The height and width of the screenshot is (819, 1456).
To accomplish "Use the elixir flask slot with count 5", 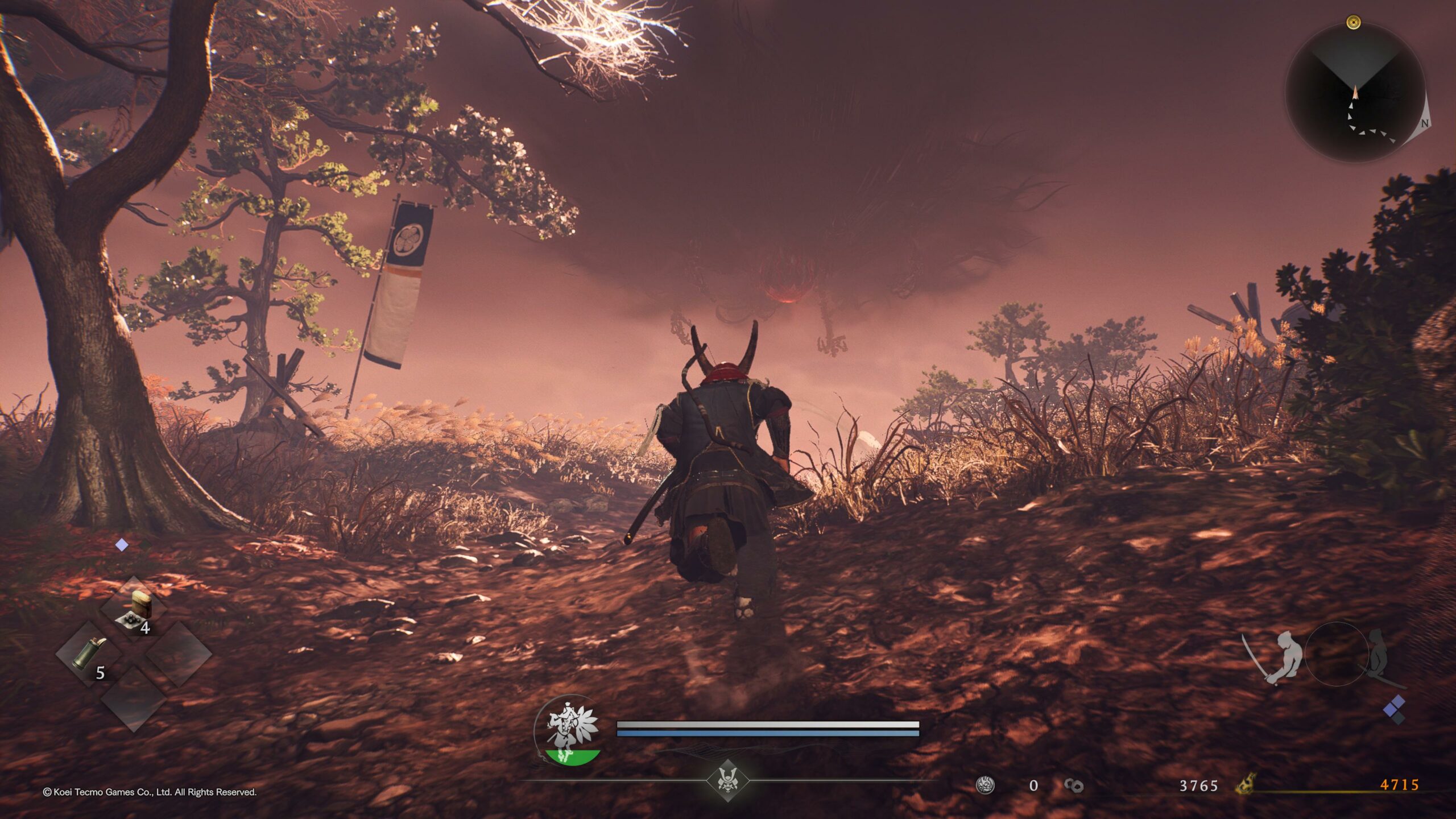I will (x=88, y=654).
